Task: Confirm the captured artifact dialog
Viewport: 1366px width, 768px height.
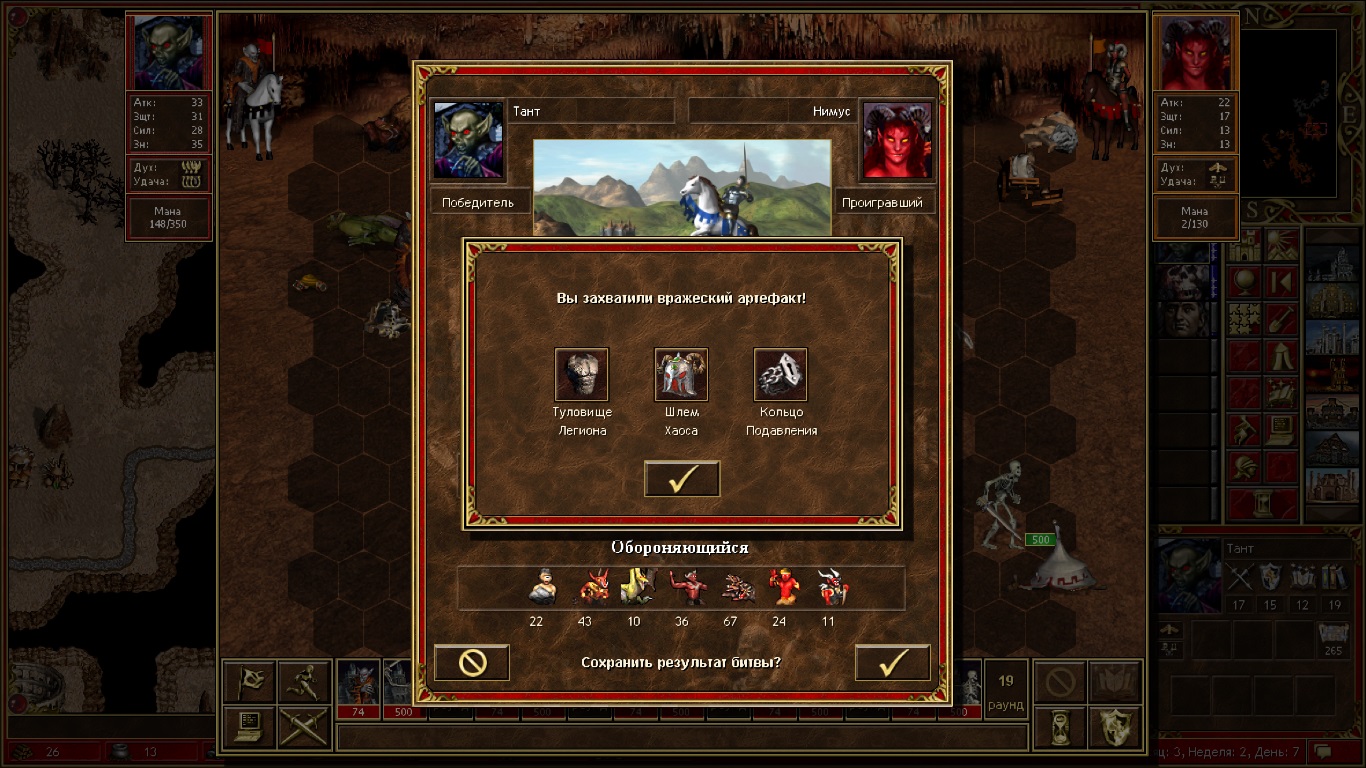Action: click(682, 479)
